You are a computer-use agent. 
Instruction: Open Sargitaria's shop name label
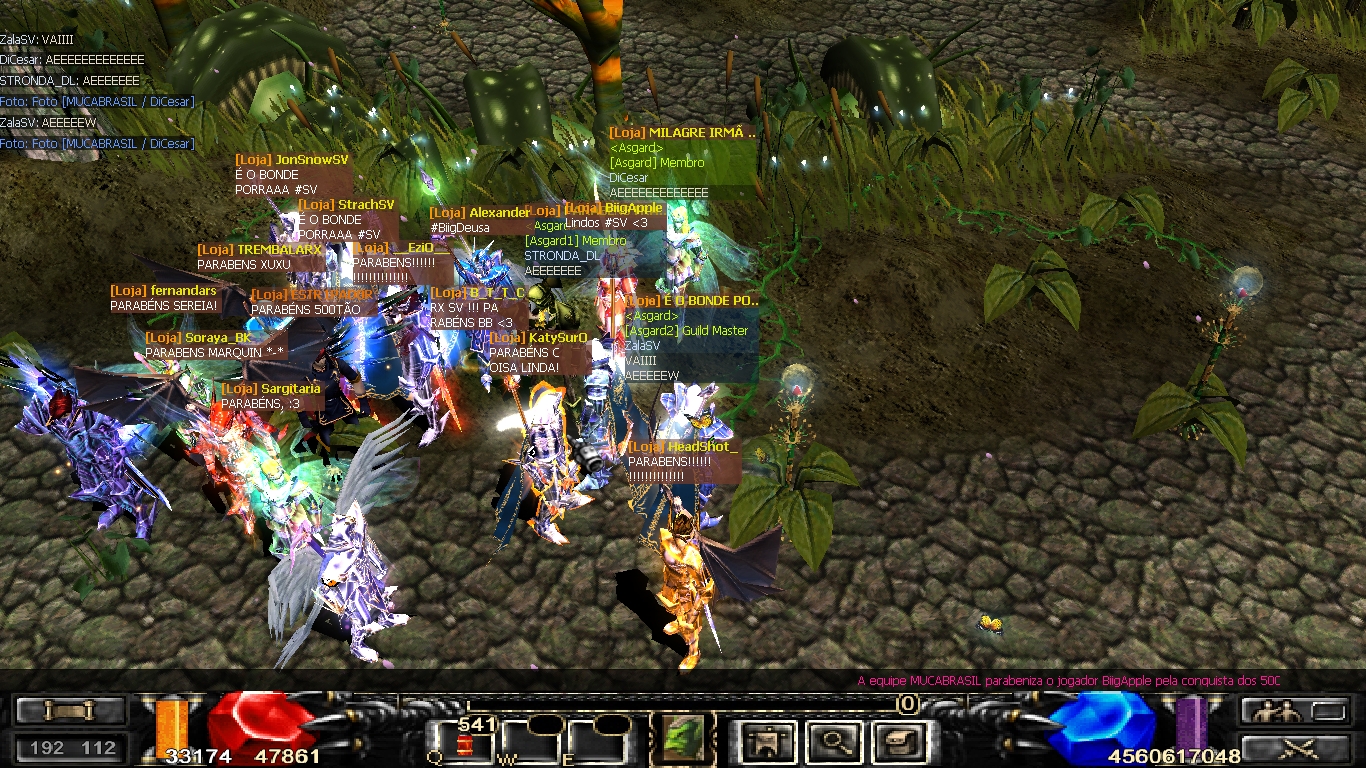point(271,389)
